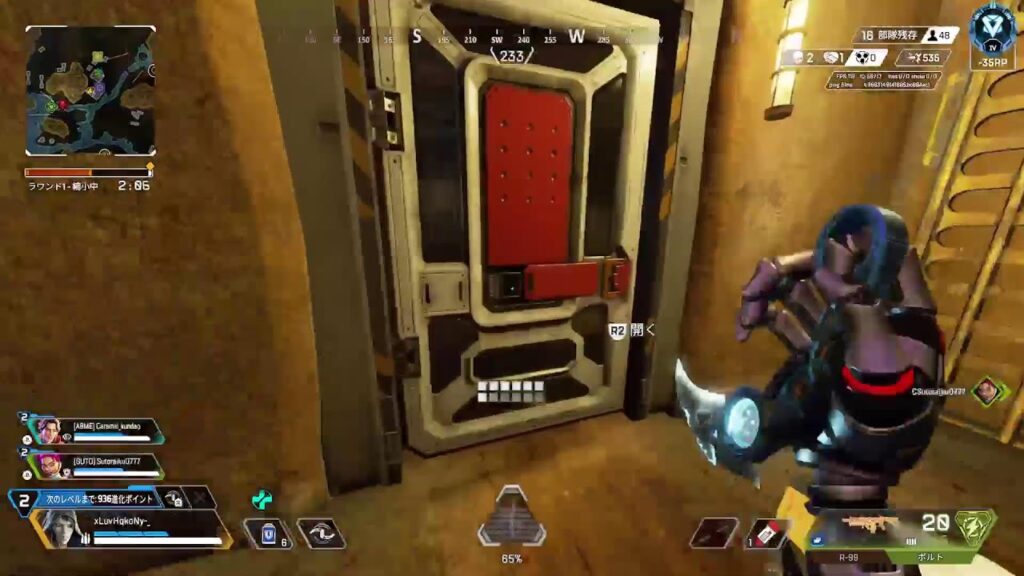Click the body shield icon showing 65%
The height and width of the screenshot is (576, 1024).
coord(511,521)
